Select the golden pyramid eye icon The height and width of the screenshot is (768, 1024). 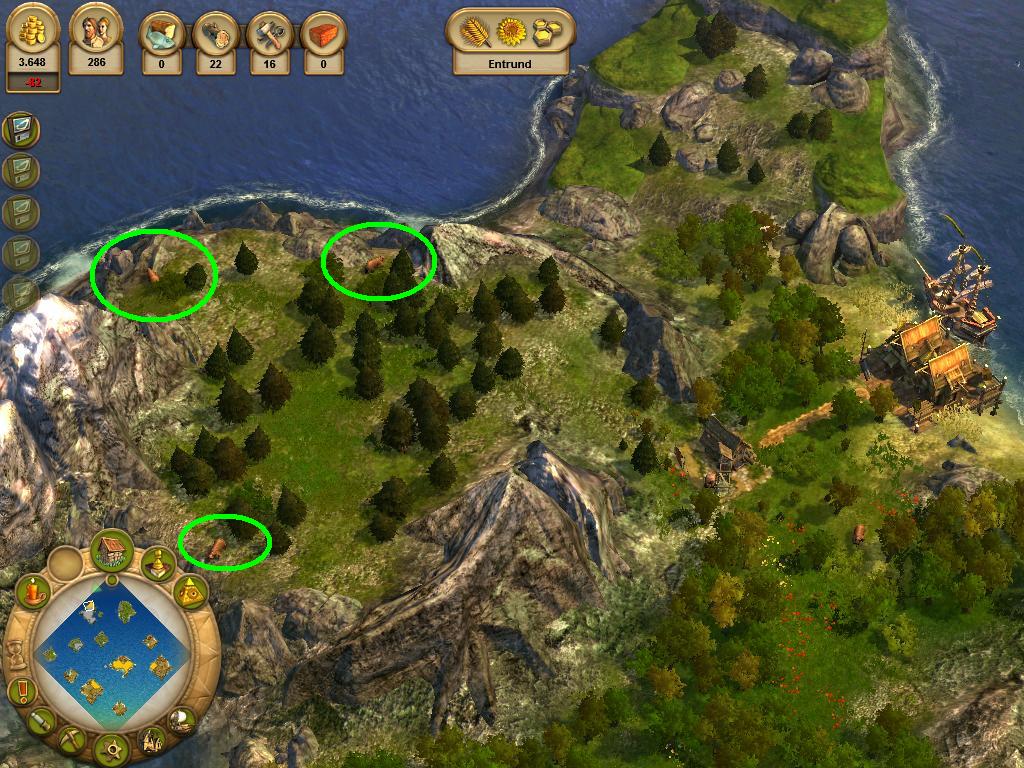point(190,595)
